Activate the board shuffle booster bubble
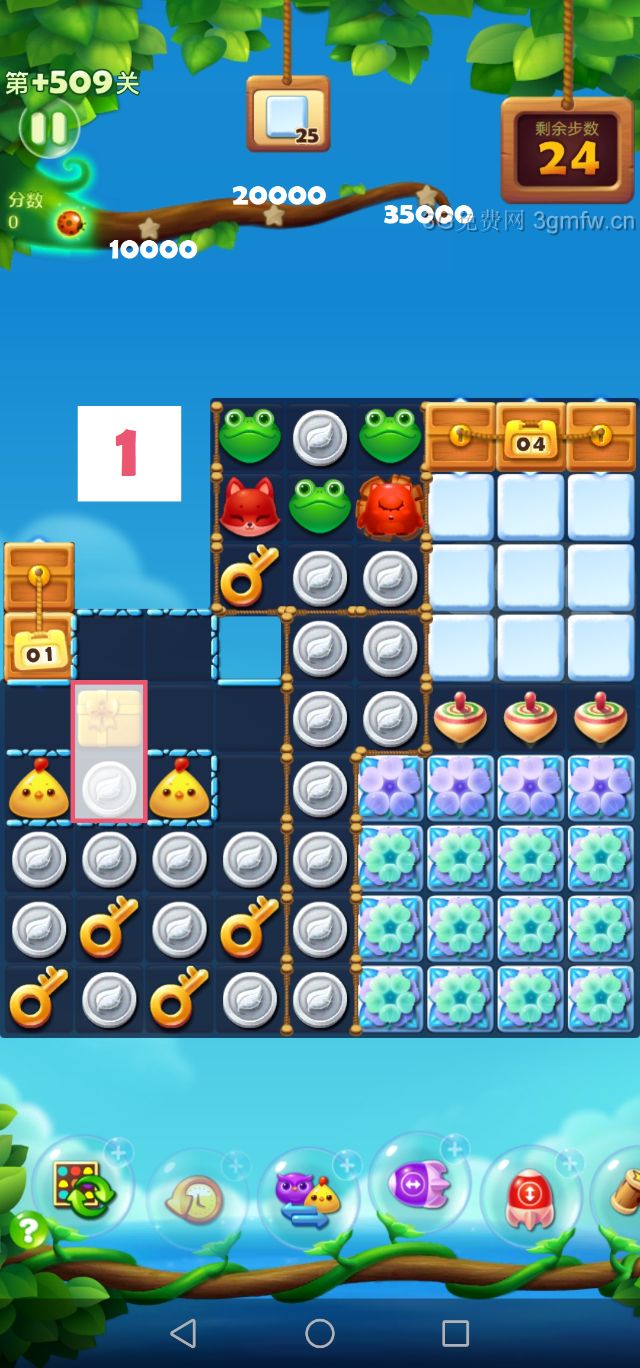The width and height of the screenshot is (640, 1368). [81, 1188]
